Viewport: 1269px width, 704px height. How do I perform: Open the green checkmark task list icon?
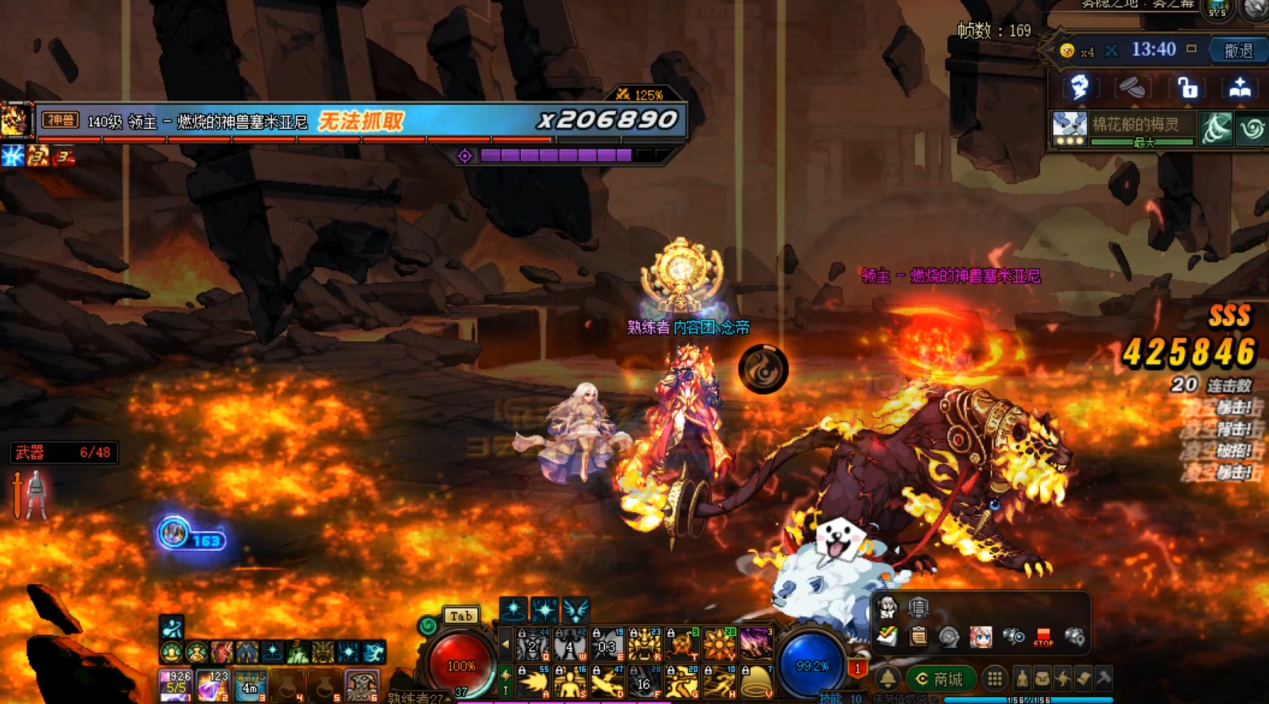tap(887, 636)
